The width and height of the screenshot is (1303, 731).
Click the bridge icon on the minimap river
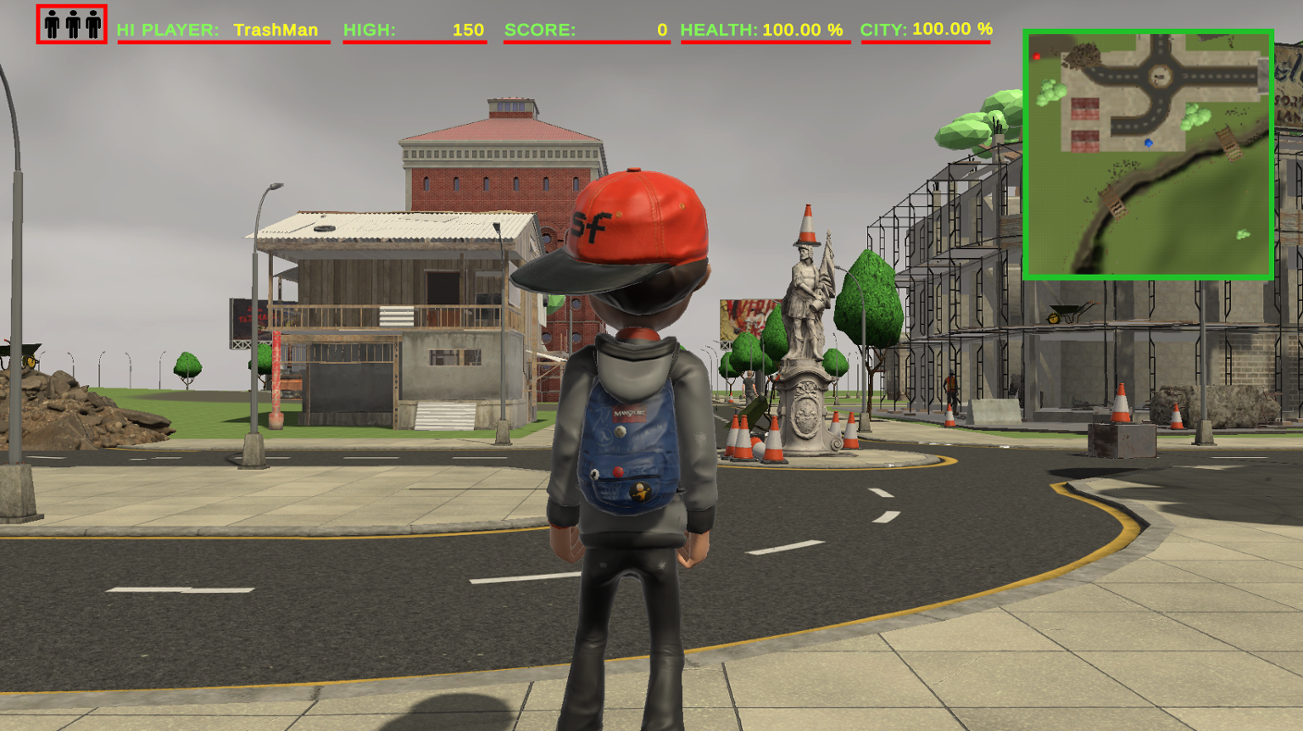pos(1229,143)
